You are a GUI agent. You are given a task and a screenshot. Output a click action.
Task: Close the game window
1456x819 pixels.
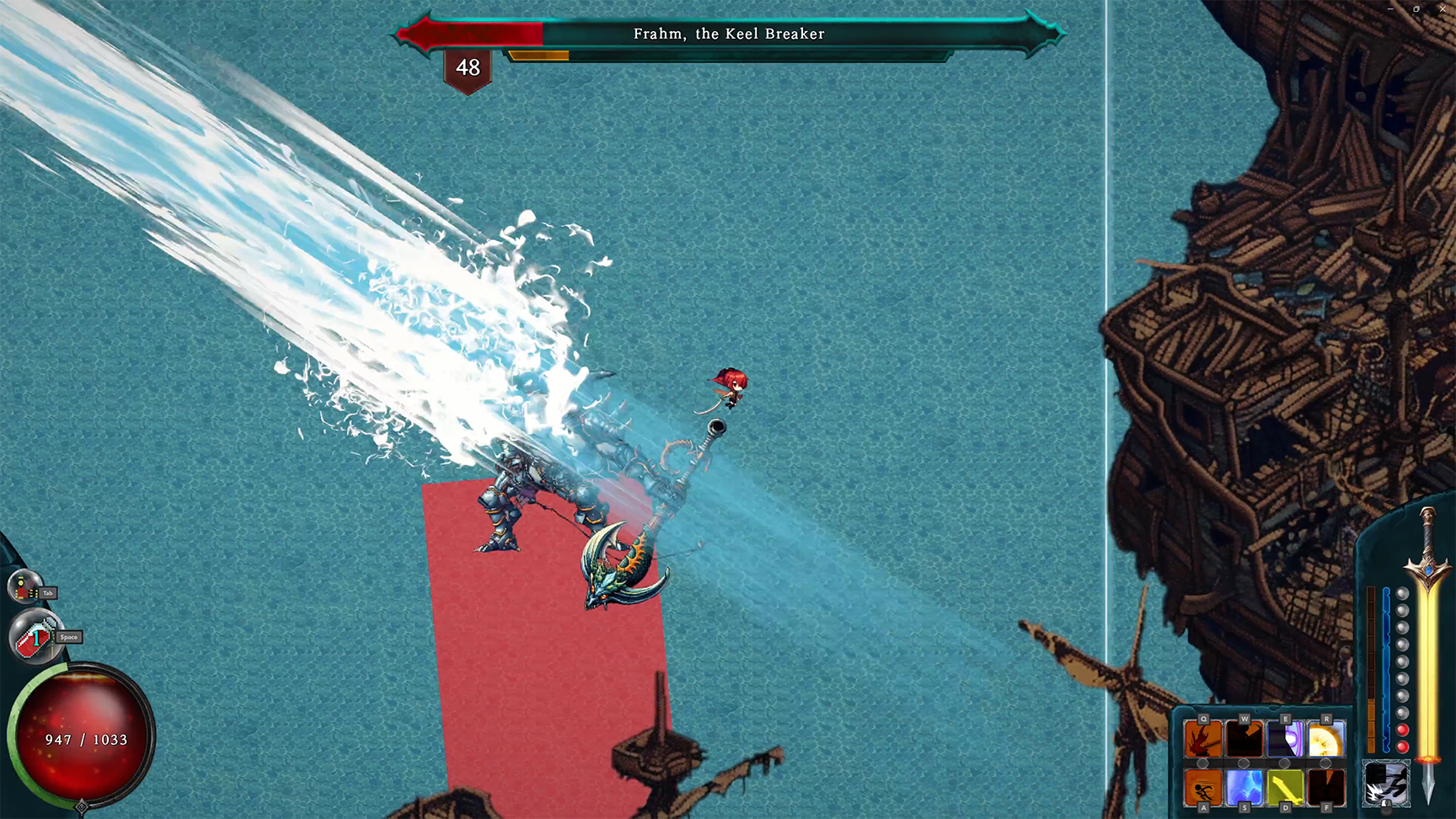point(1442,8)
